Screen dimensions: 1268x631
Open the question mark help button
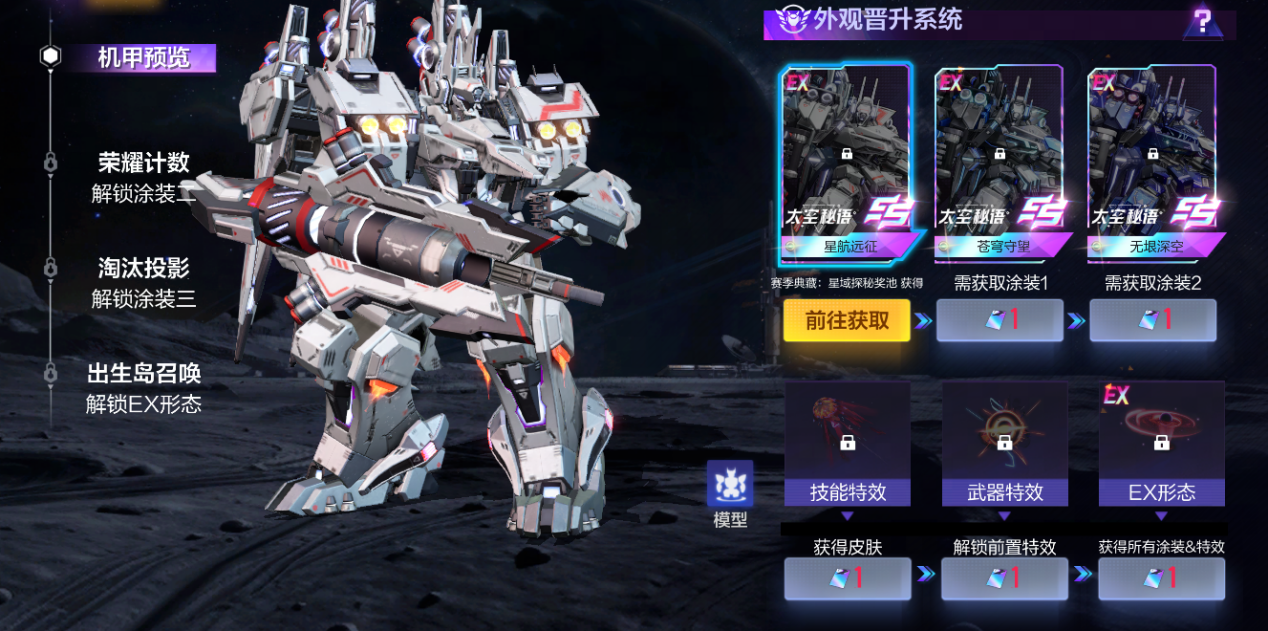(x=1202, y=21)
